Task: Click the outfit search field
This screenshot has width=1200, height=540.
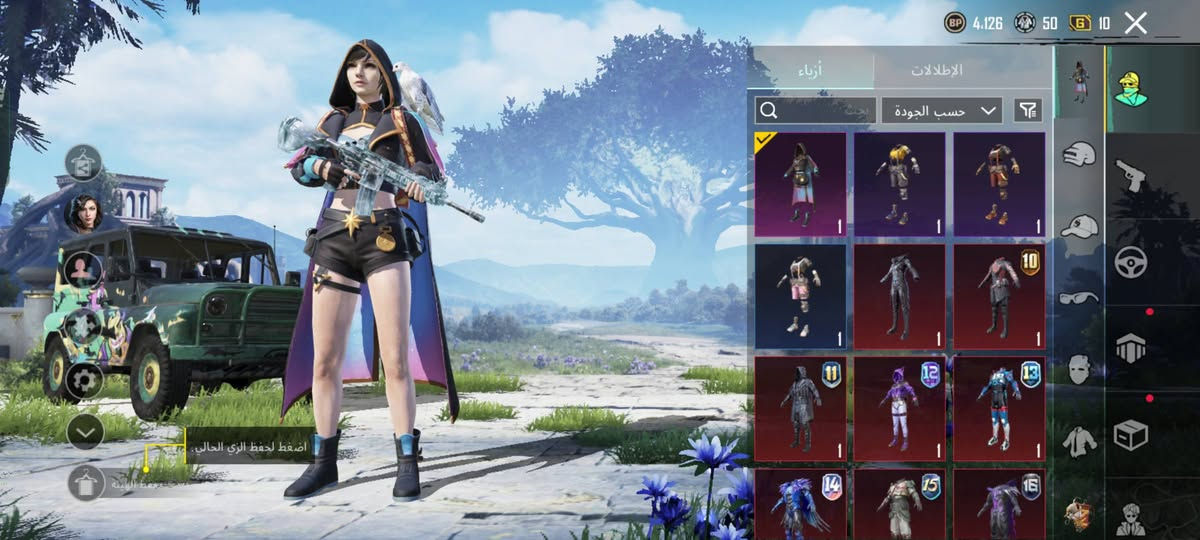Action: click(x=815, y=110)
